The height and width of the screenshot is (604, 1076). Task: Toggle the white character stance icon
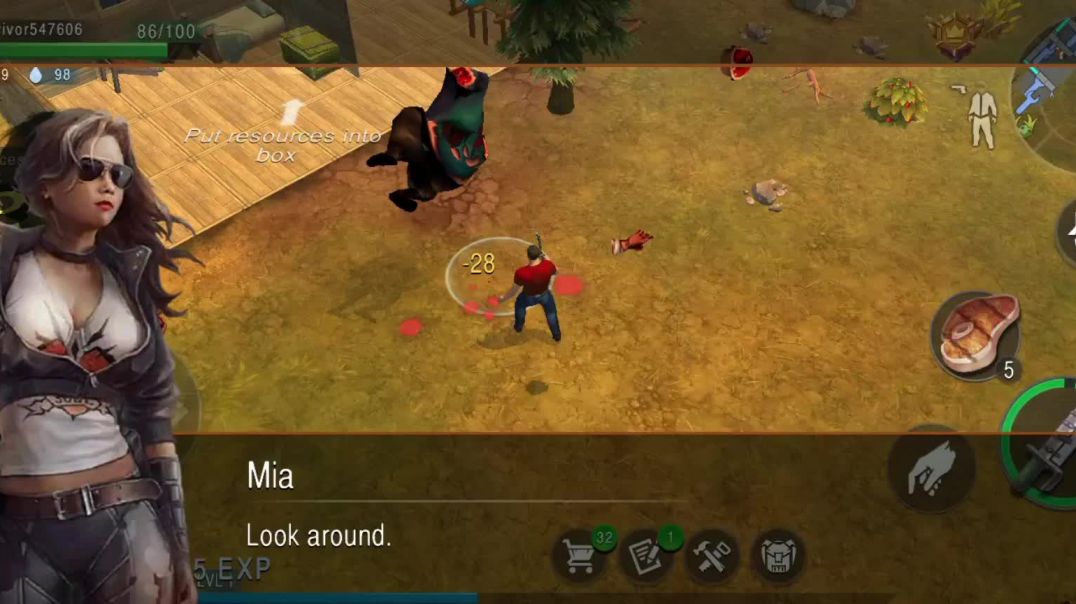[982, 117]
